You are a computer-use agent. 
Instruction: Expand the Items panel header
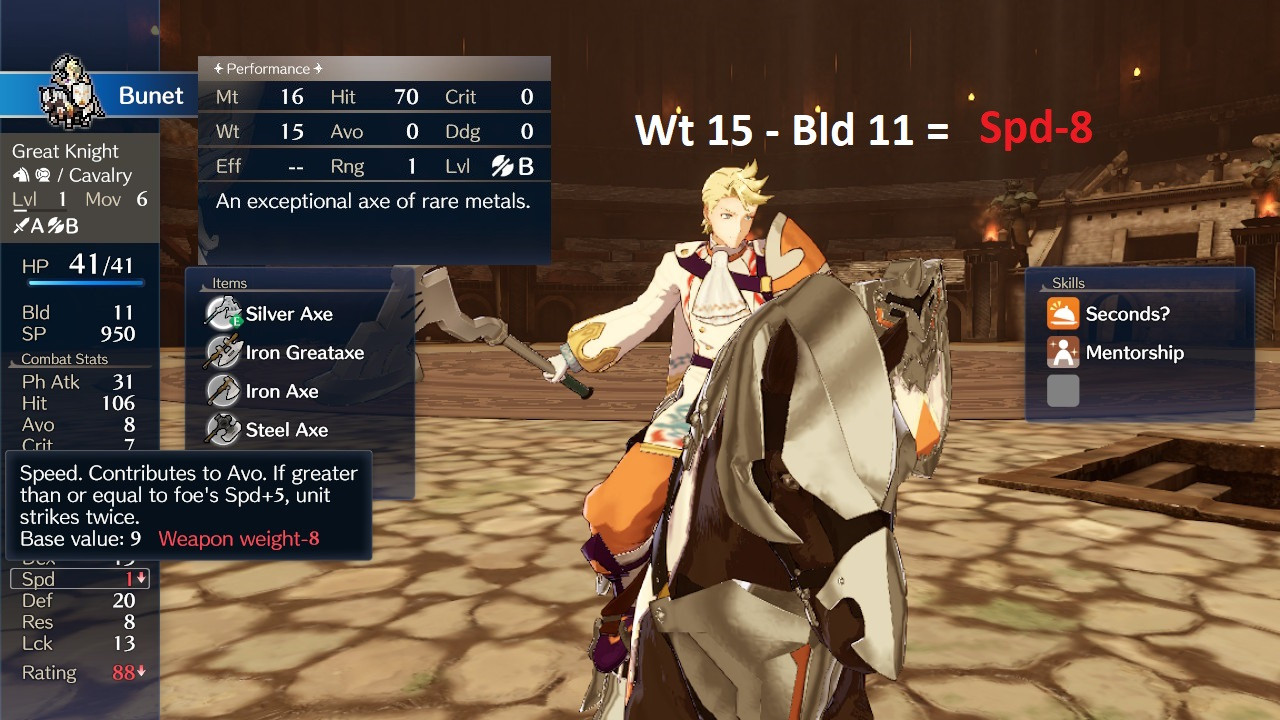(229, 283)
